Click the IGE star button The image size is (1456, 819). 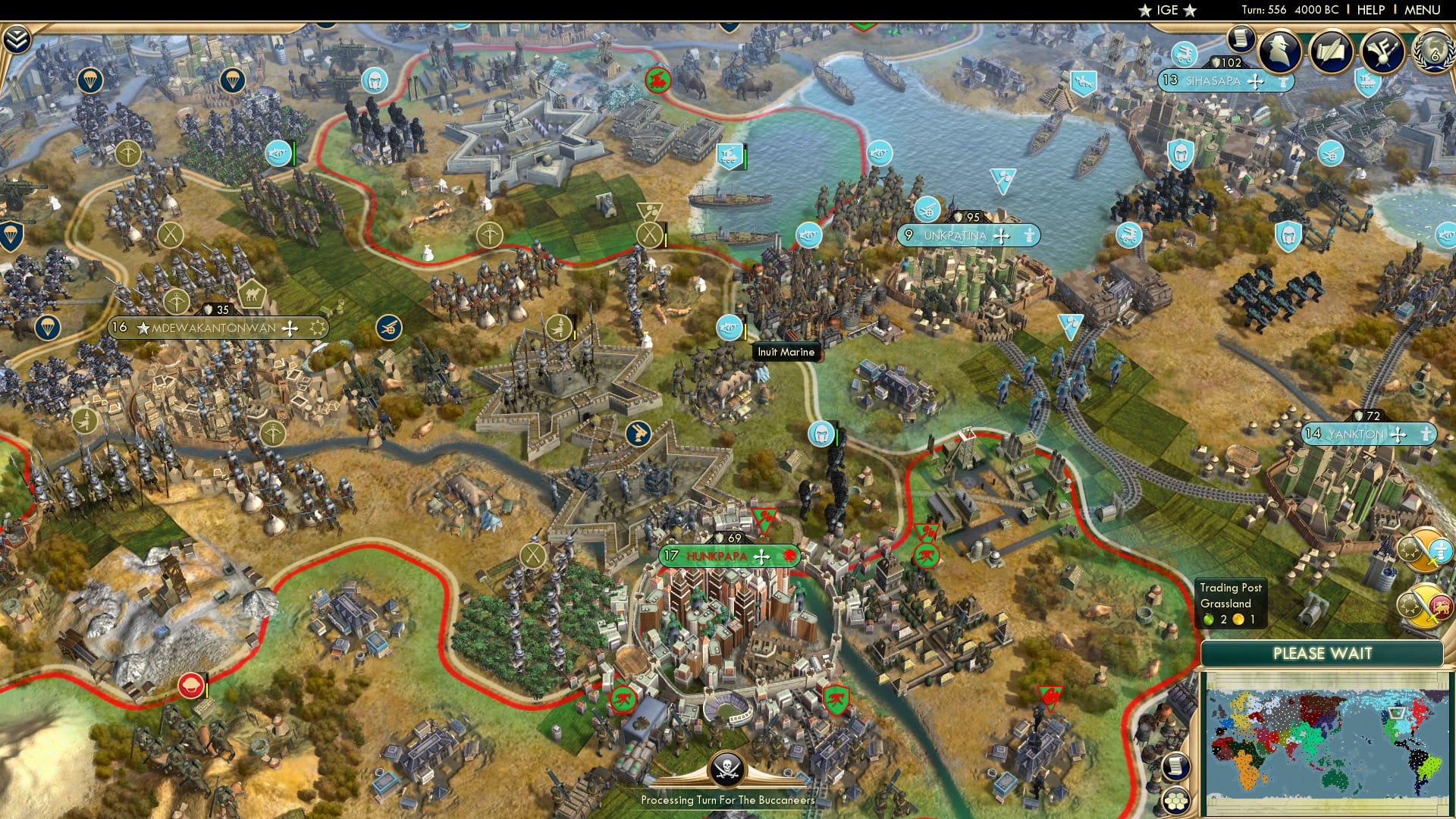[1166, 11]
